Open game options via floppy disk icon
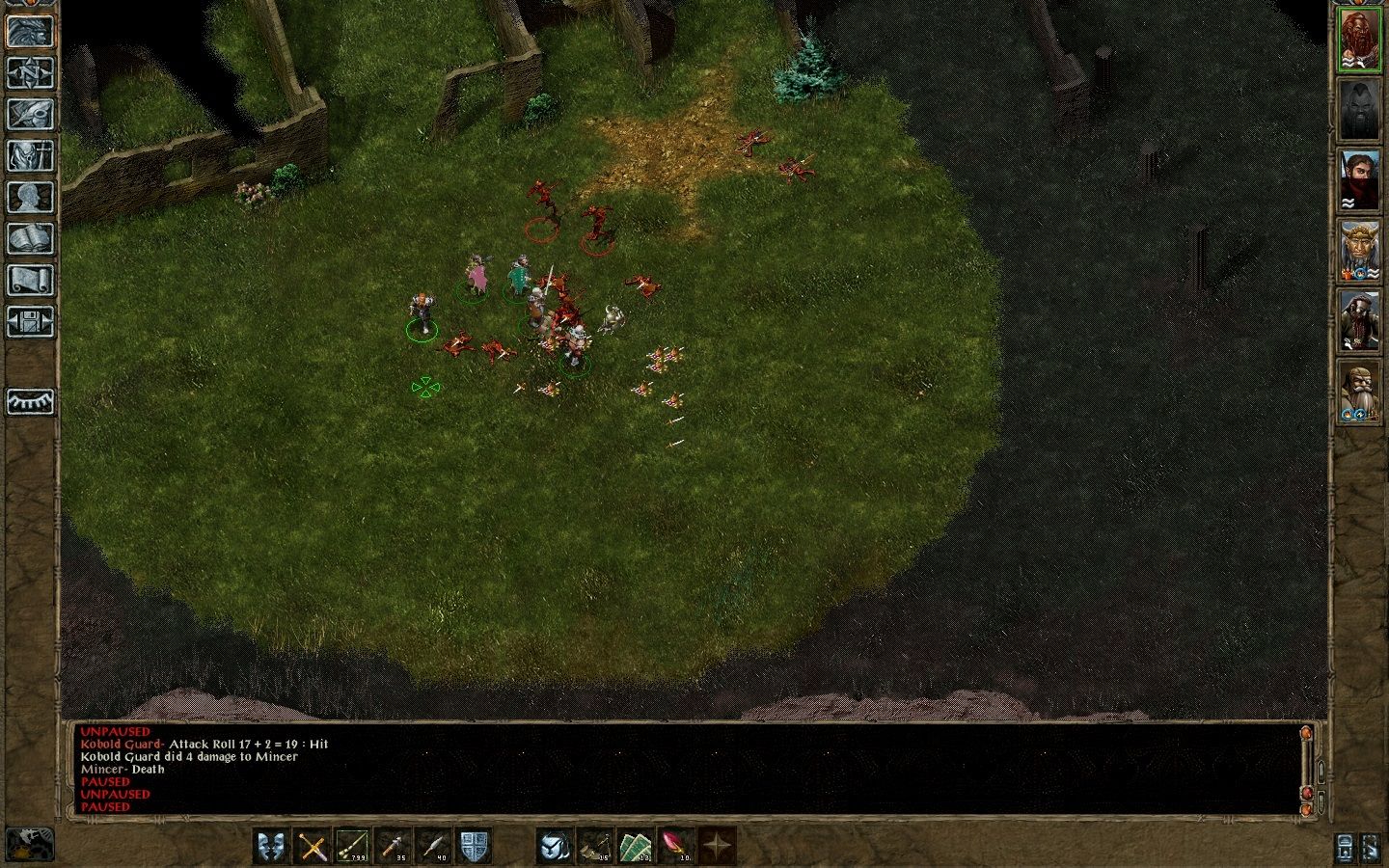The width and height of the screenshot is (1389, 868). [30, 321]
